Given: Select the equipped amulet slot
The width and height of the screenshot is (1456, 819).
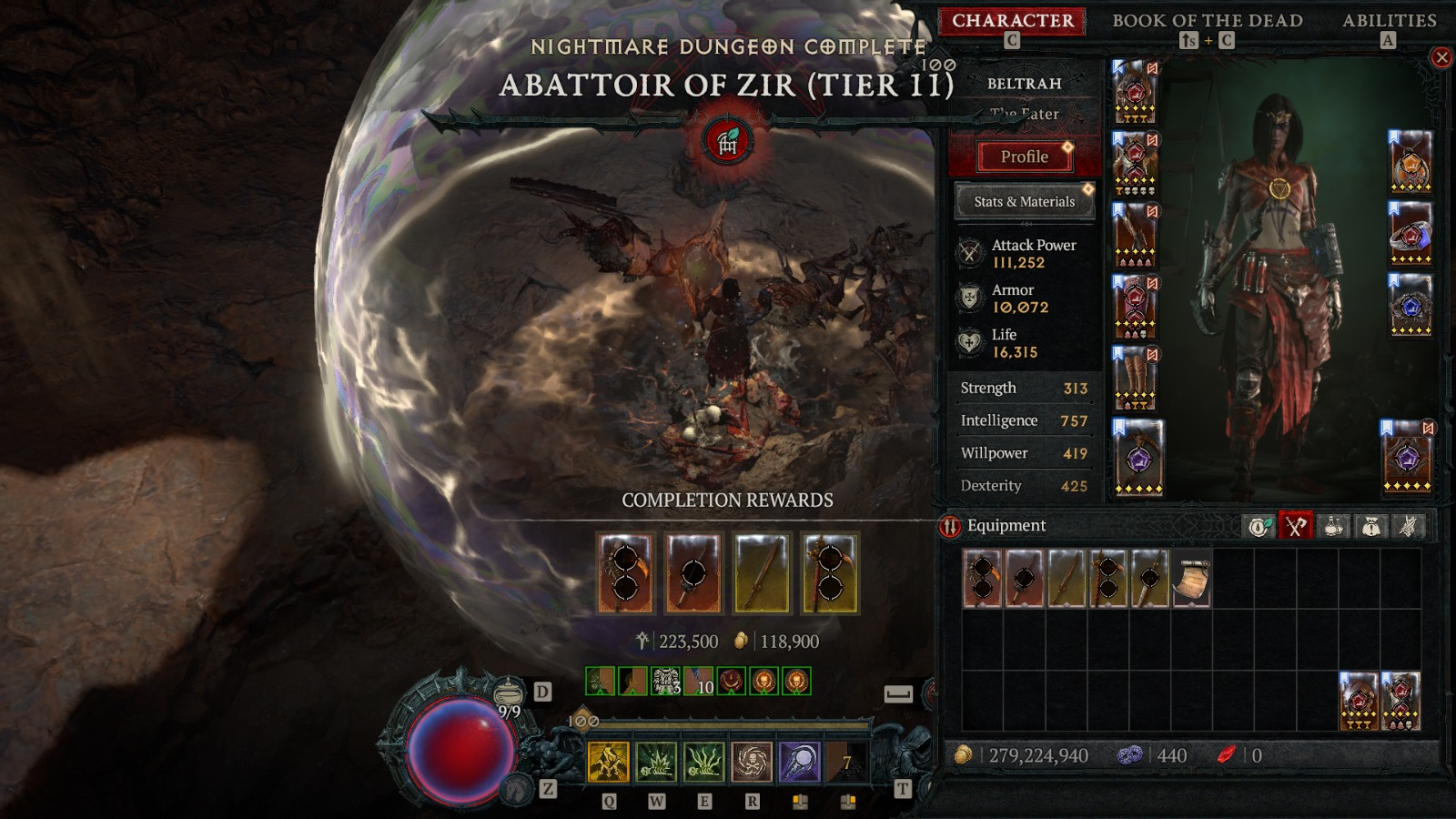Looking at the screenshot, I should (x=1410, y=162).
